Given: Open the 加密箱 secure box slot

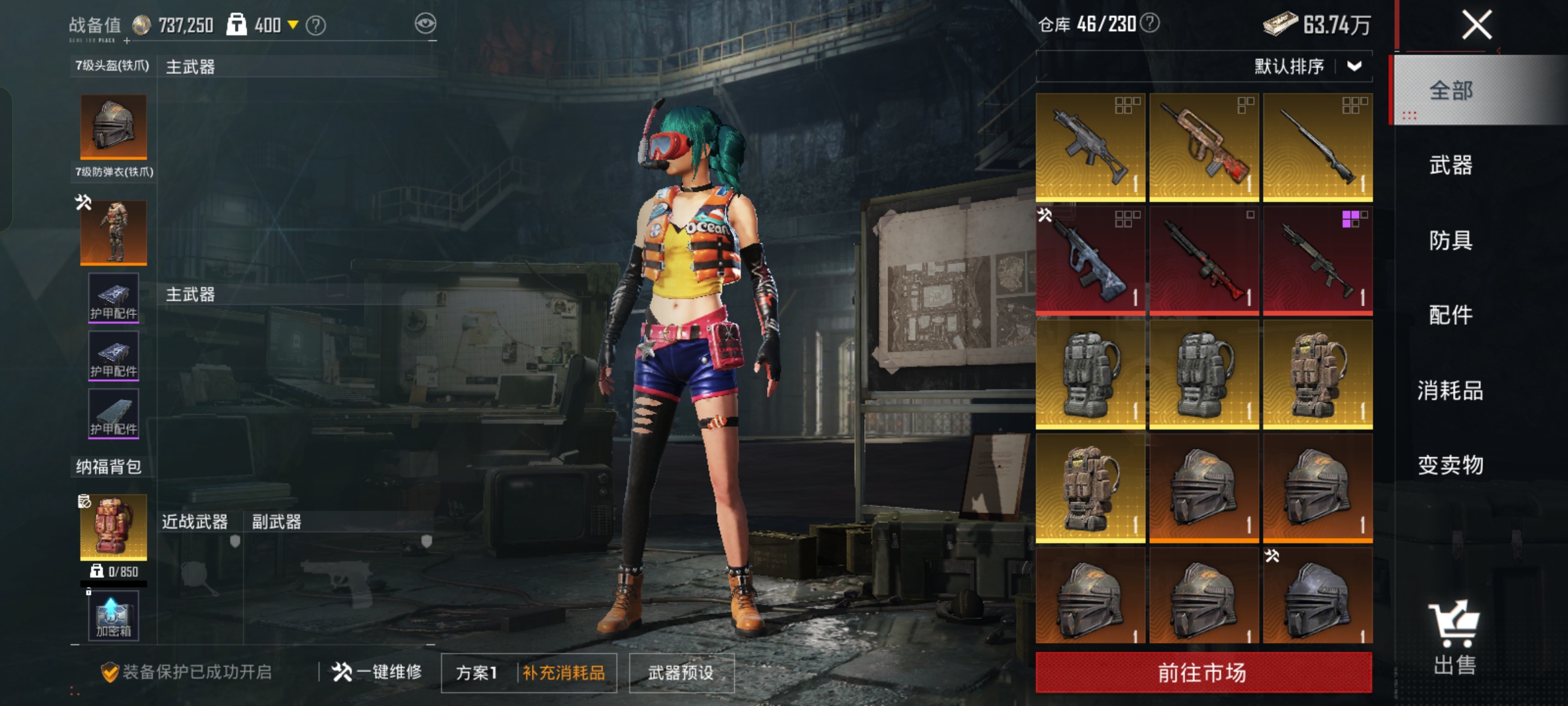Looking at the screenshot, I should 114,616.
